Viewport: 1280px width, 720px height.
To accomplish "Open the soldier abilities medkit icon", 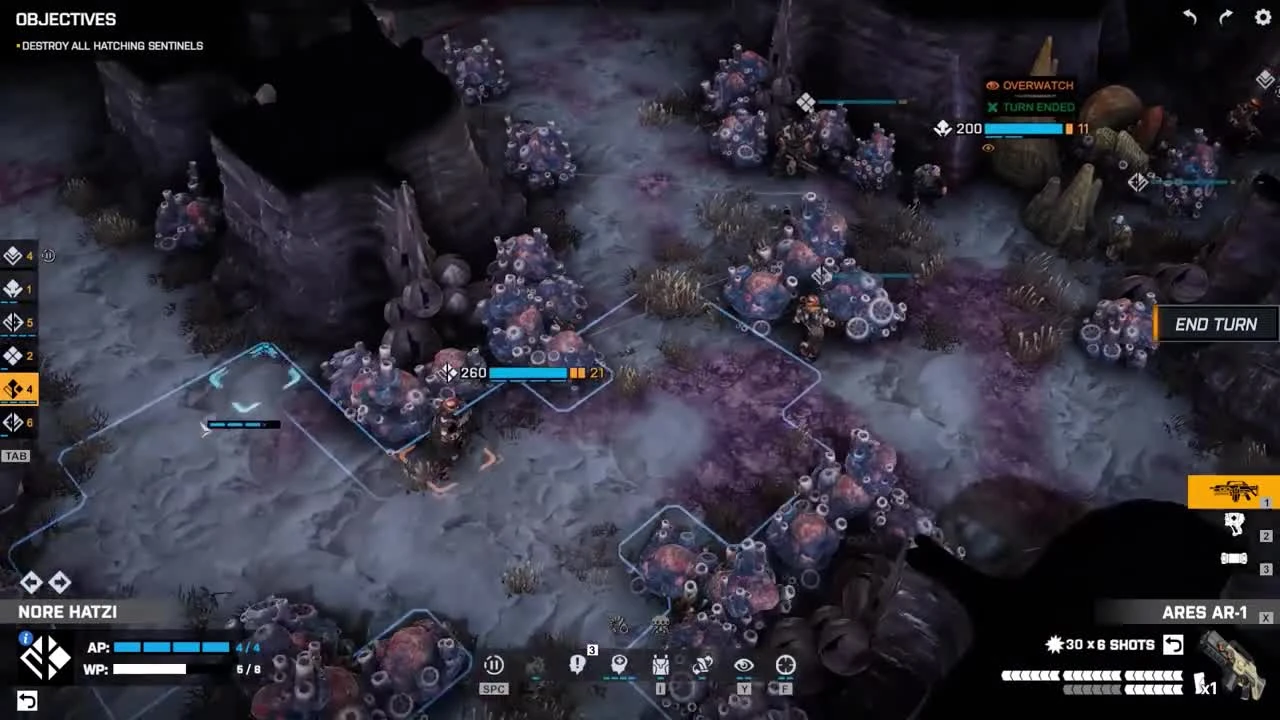I will pos(620,664).
